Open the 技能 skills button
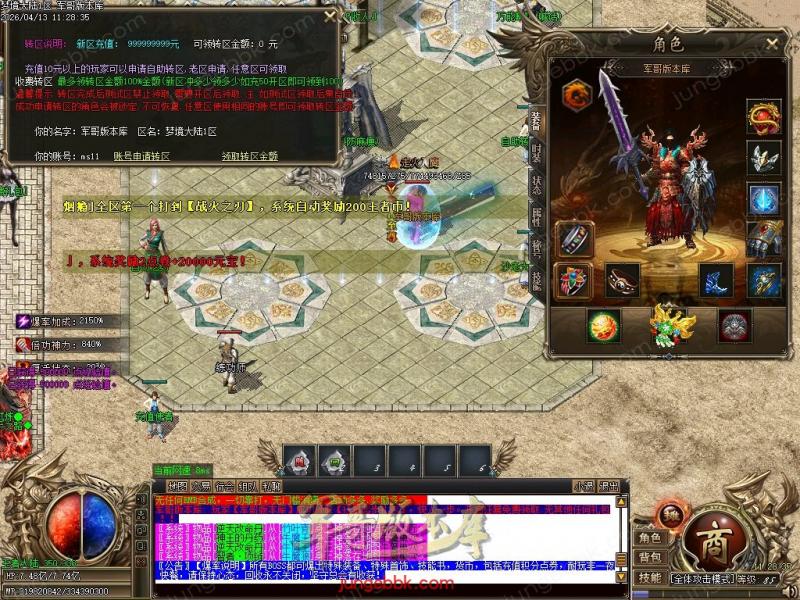Screen dimensions: 800x600 [x=651, y=577]
